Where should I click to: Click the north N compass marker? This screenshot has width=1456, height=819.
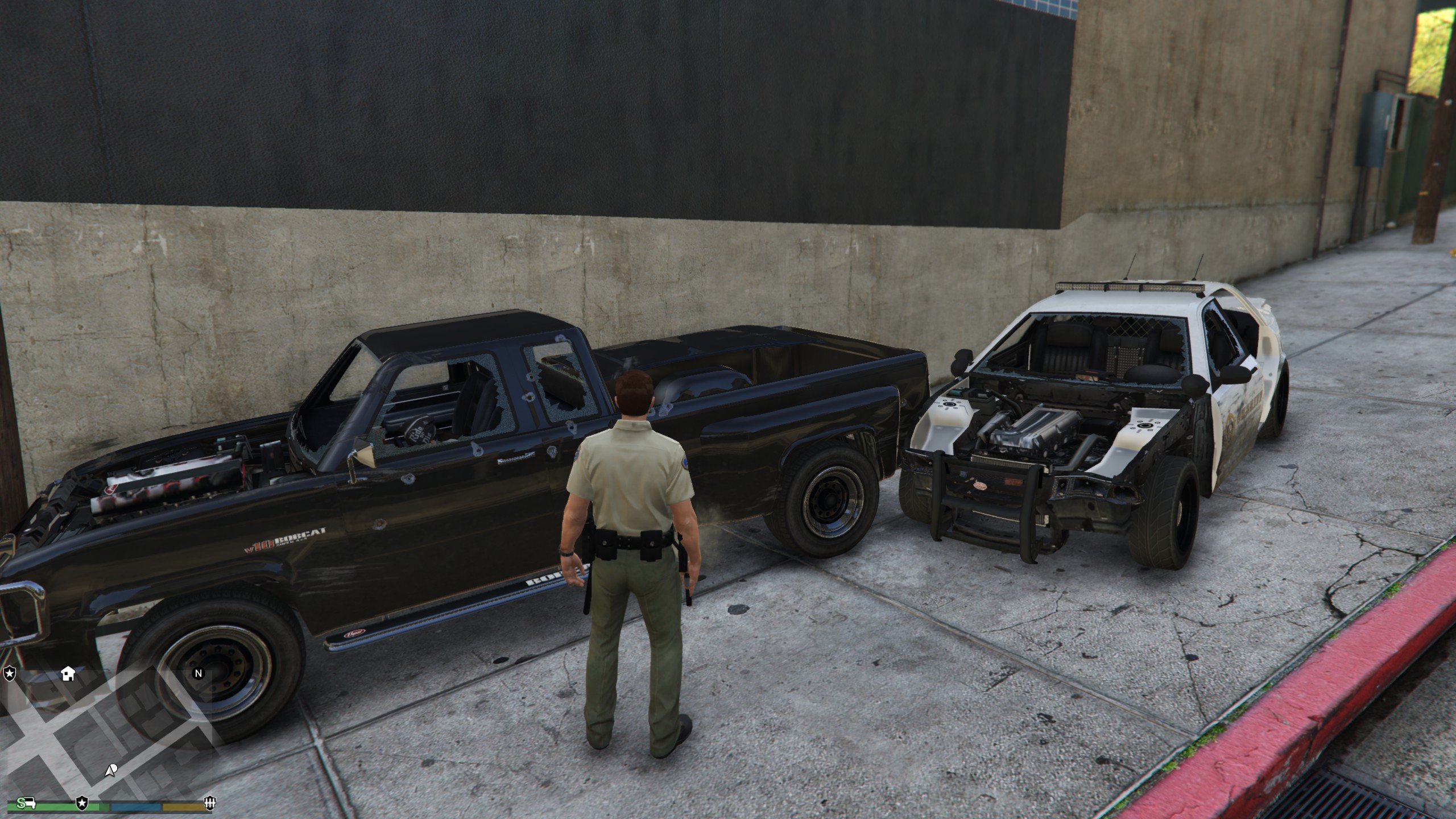click(x=198, y=674)
